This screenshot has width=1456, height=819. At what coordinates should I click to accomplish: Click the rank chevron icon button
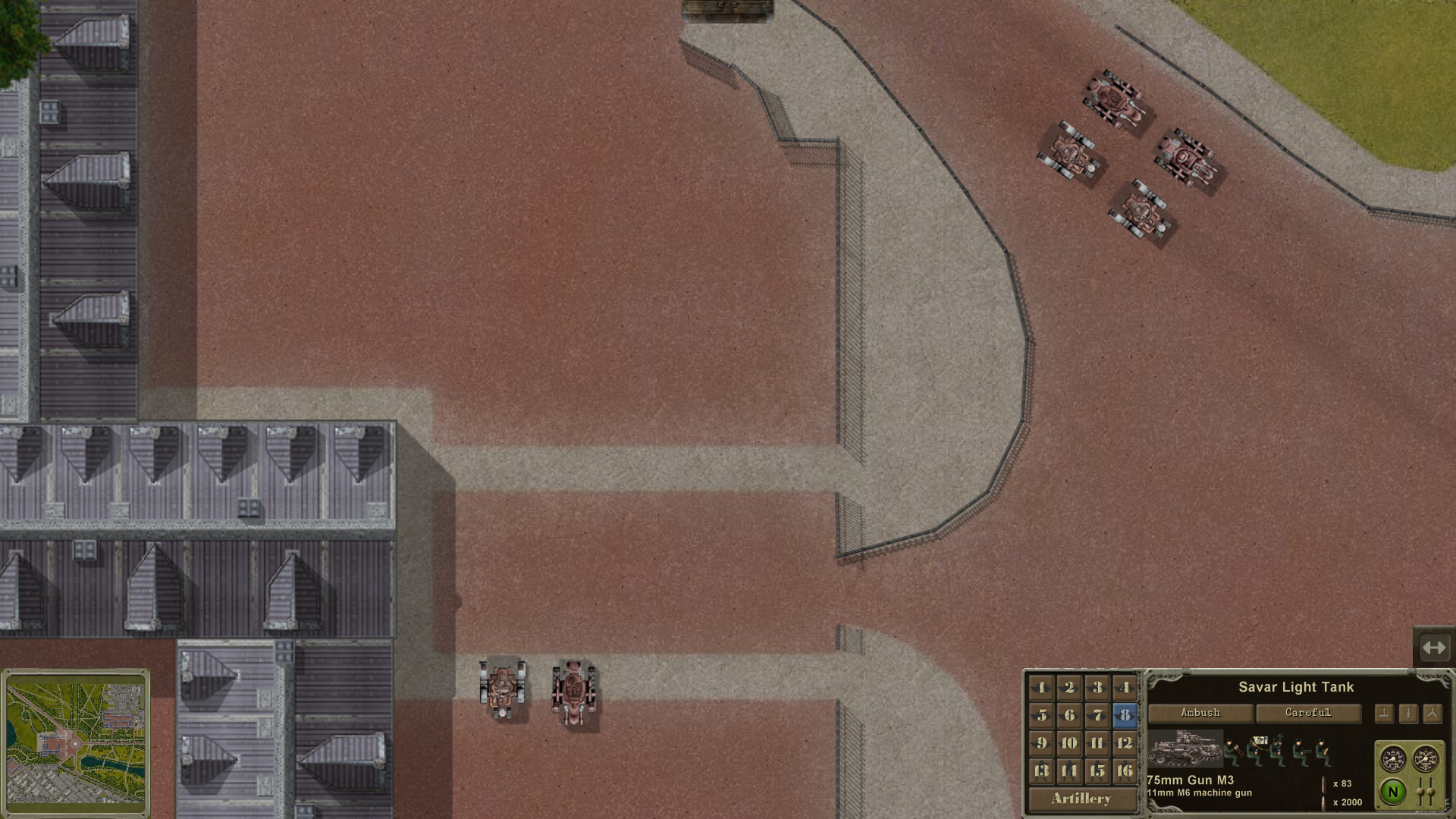(x=1432, y=714)
